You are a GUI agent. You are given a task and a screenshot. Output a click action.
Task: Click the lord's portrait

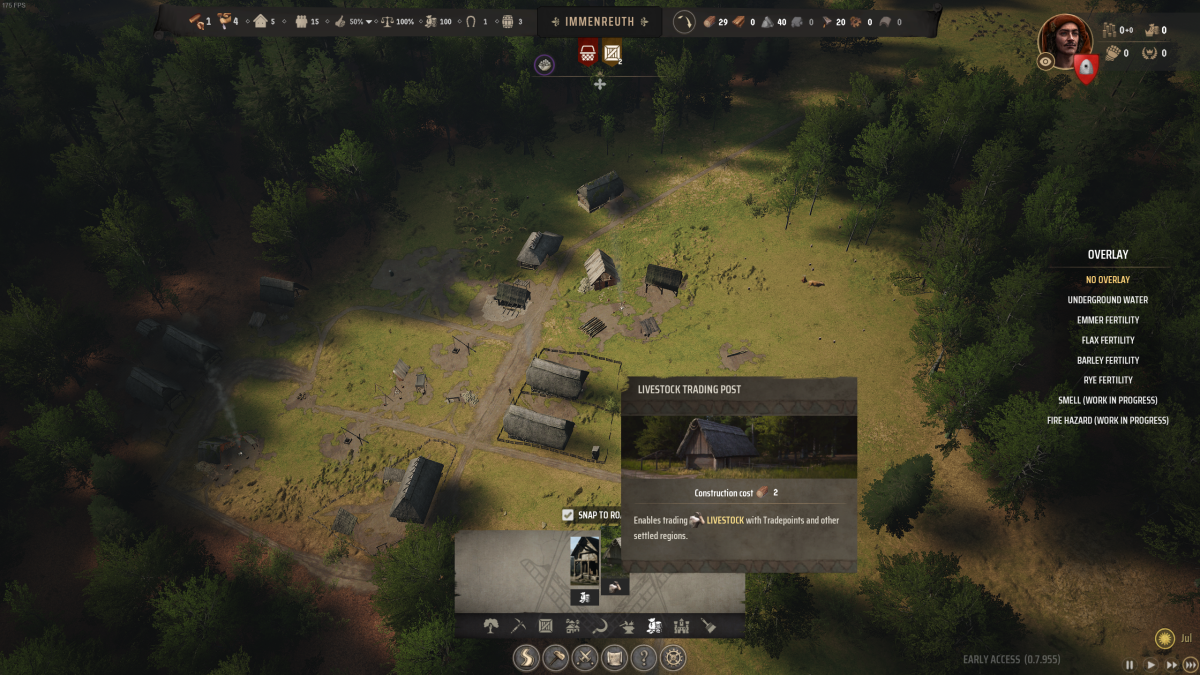pos(1065,38)
